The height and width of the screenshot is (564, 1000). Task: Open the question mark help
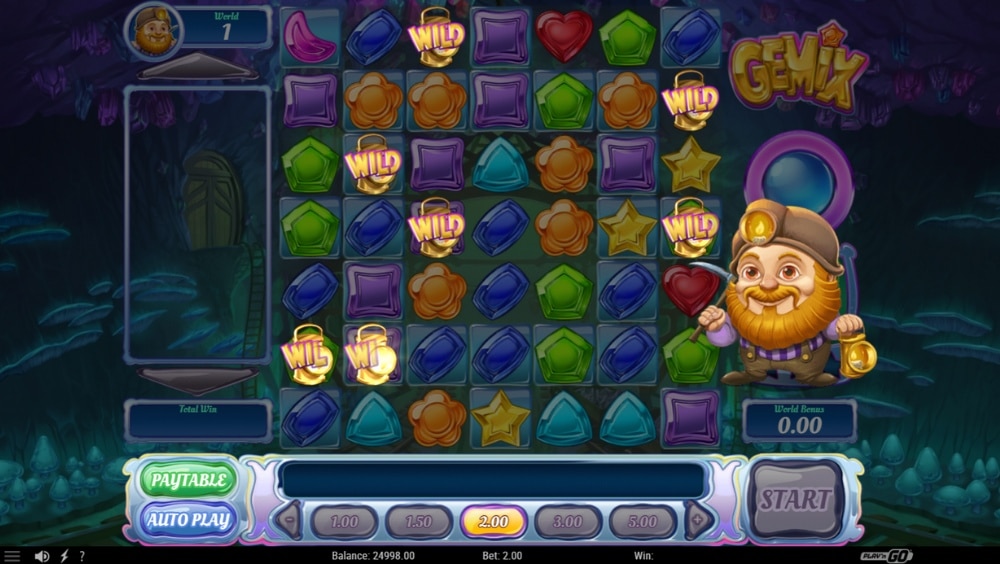click(82, 556)
